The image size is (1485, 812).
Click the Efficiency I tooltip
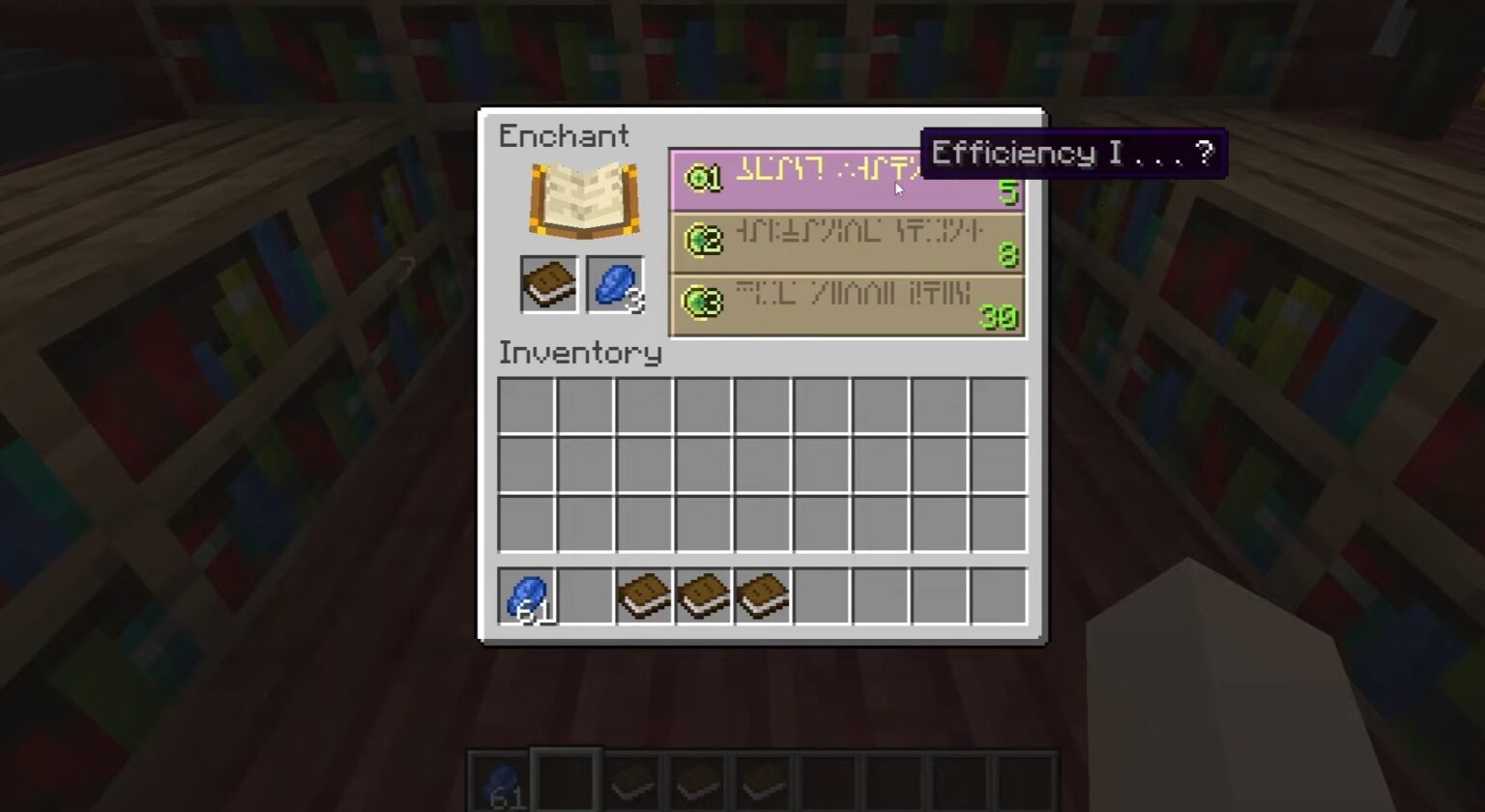coord(1073,153)
